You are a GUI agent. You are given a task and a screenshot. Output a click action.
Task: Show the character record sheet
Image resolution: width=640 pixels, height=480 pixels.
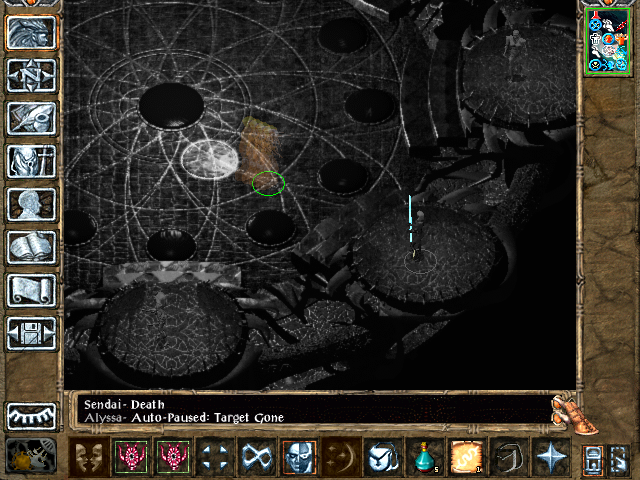(32, 204)
